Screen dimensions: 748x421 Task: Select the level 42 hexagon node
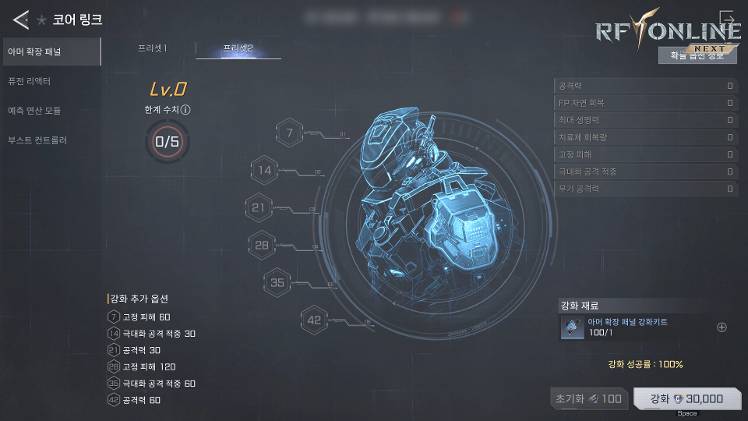coord(316,319)
